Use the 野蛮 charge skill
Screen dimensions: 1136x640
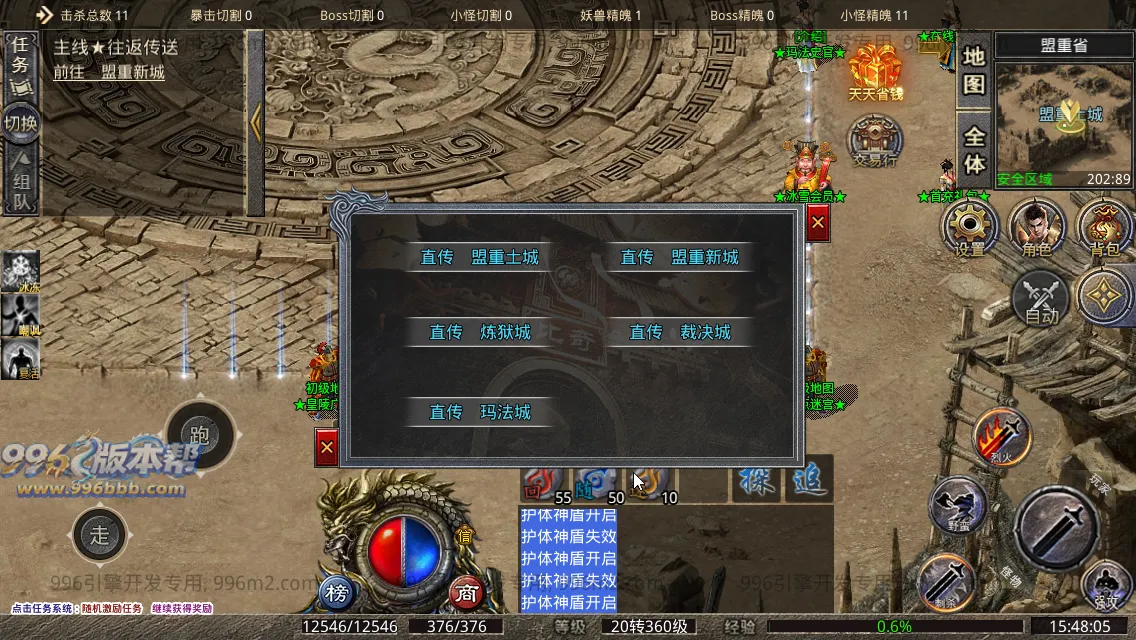pos(958,506)
